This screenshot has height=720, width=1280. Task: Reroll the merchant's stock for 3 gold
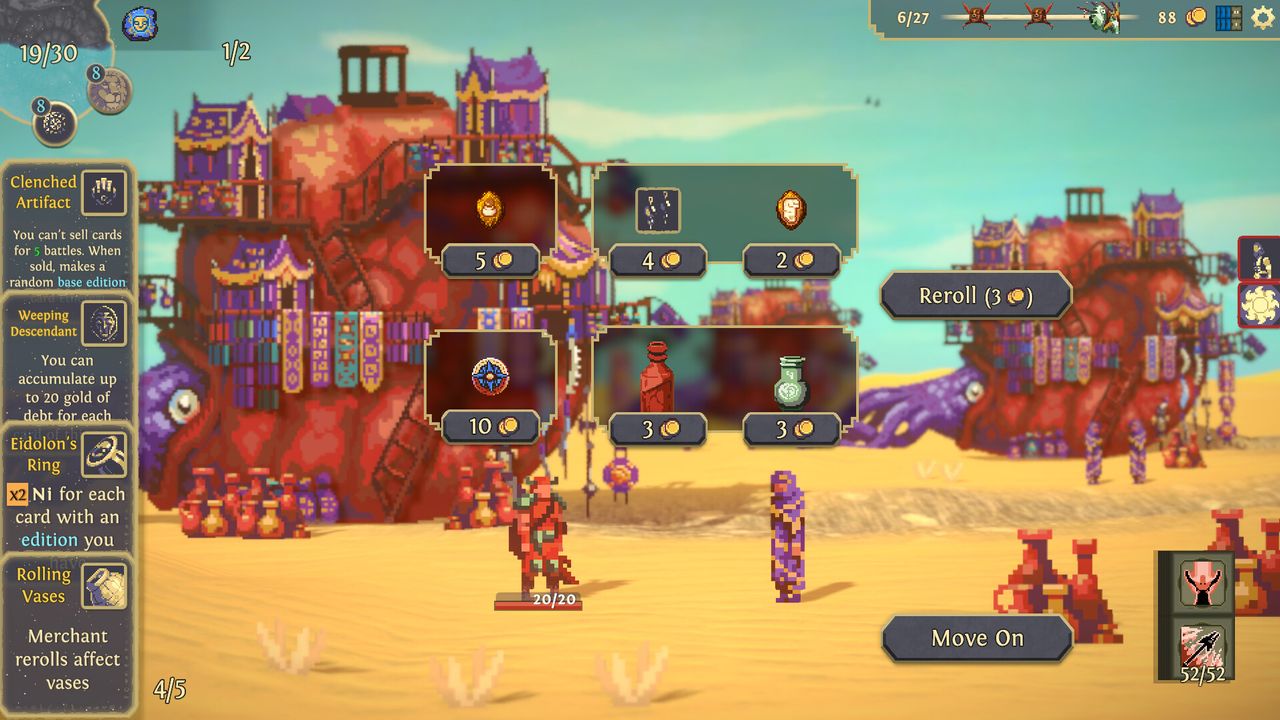pos(975,296)
